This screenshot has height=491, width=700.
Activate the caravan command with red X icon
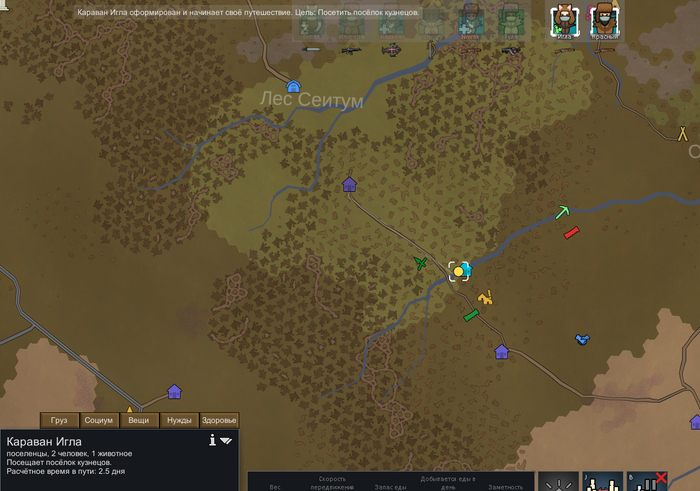click(647, 482)
